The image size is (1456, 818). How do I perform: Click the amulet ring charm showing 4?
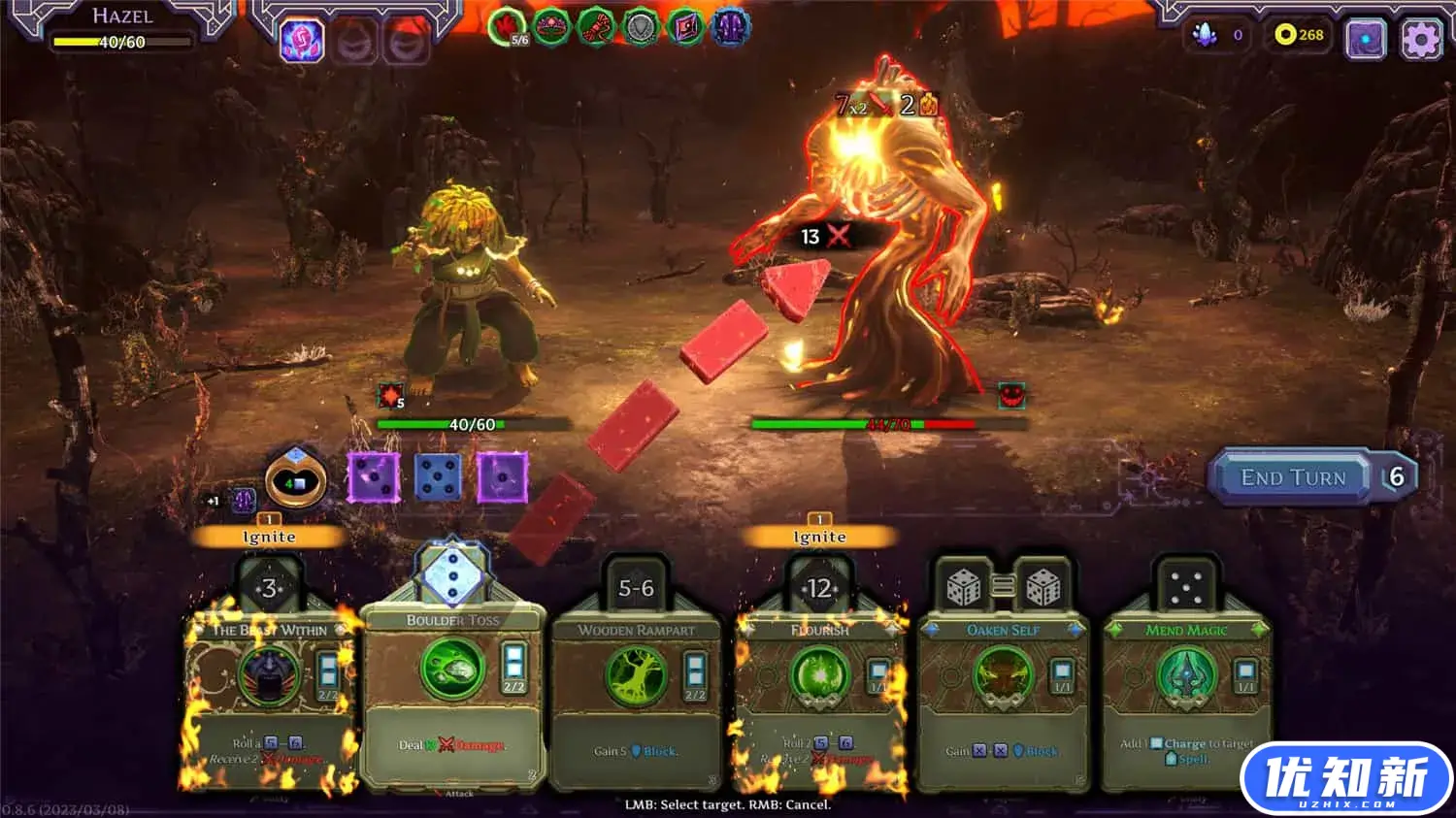(293, 480)
